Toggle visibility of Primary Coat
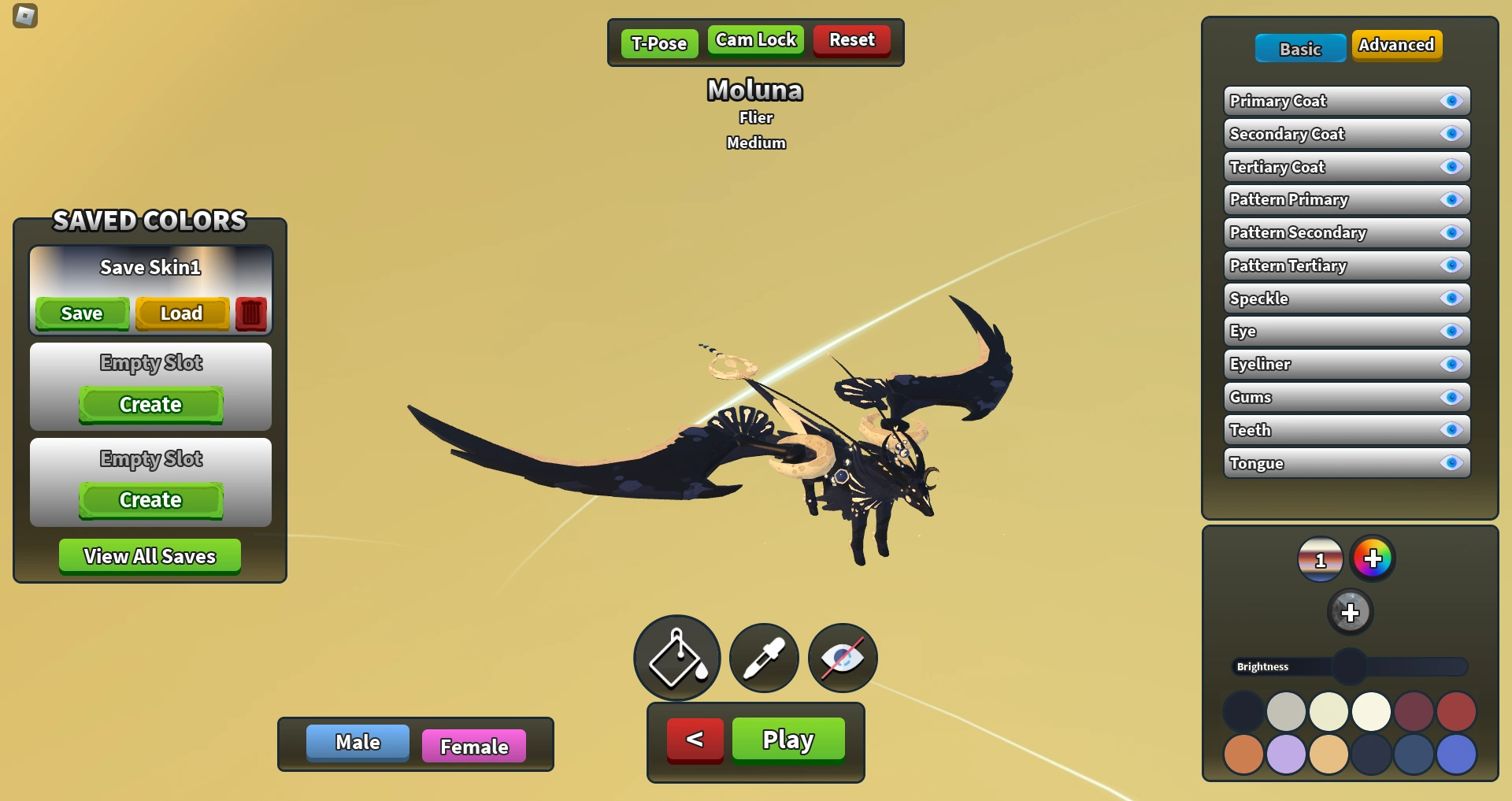This screenshot has width=1512, height=801. click(1451, 101)
